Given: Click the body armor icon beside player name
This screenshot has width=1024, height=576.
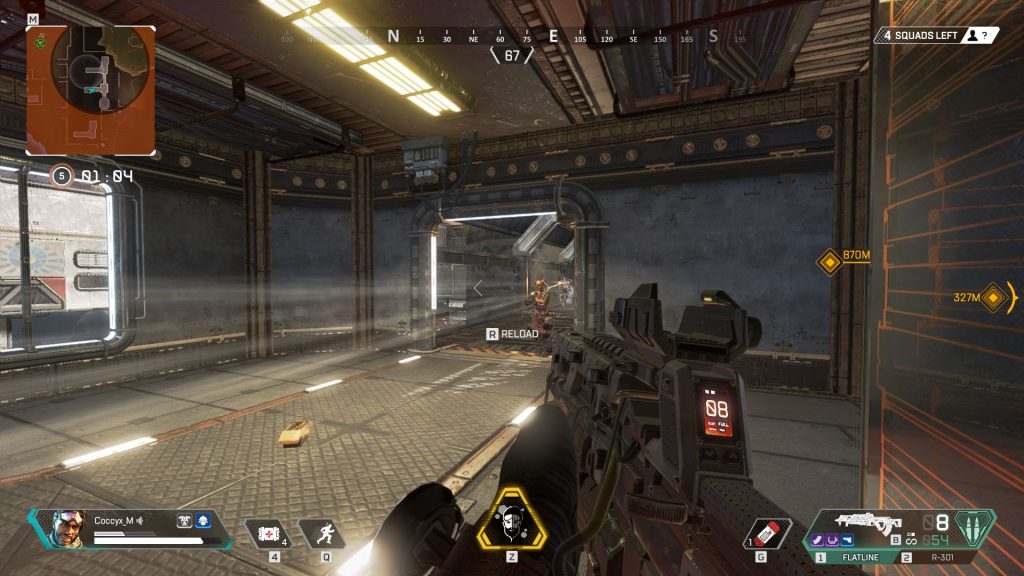Looking at the screenshot, I should coord(184,520).
